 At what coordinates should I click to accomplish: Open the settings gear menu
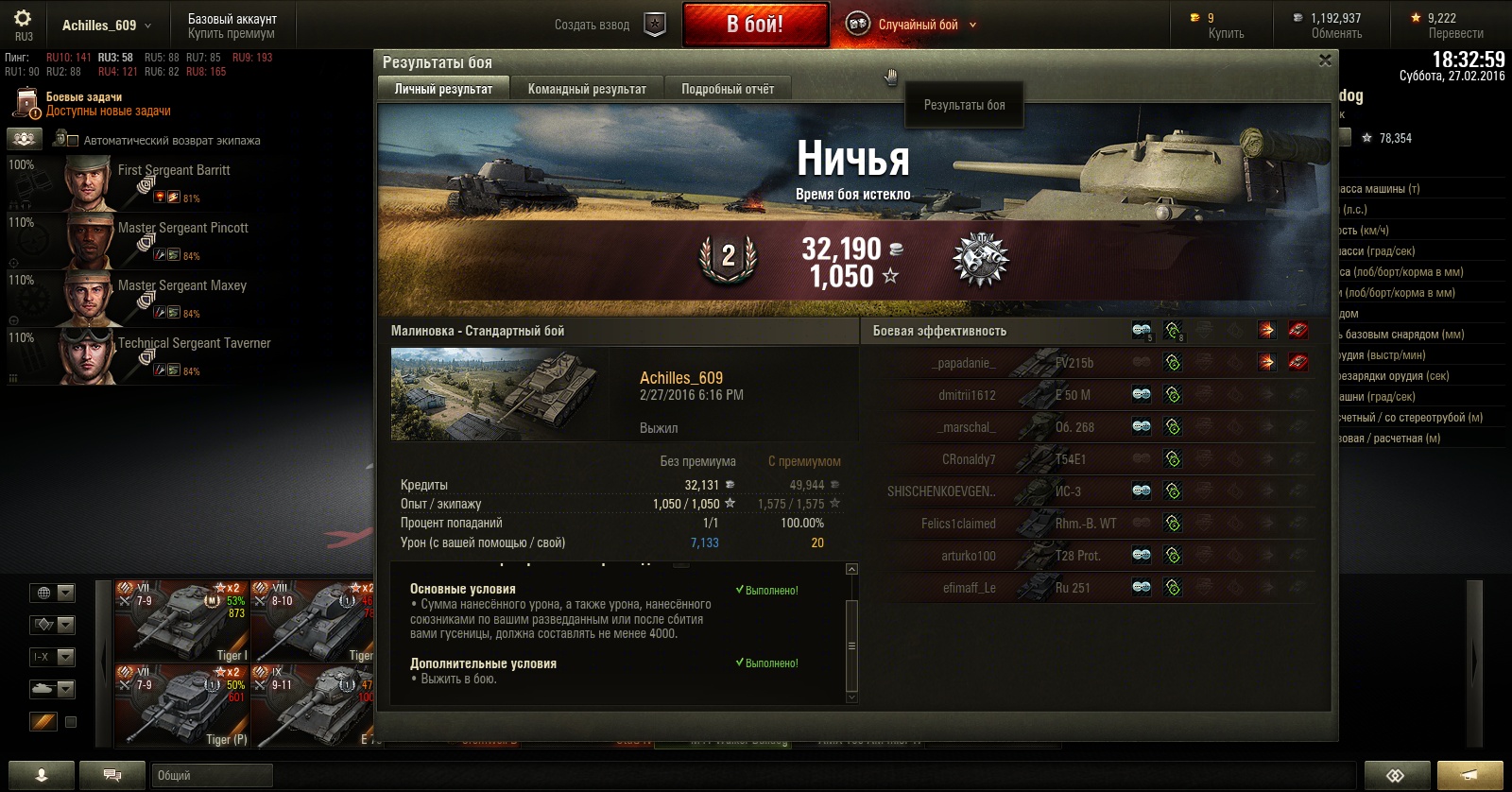coord(23,19)
